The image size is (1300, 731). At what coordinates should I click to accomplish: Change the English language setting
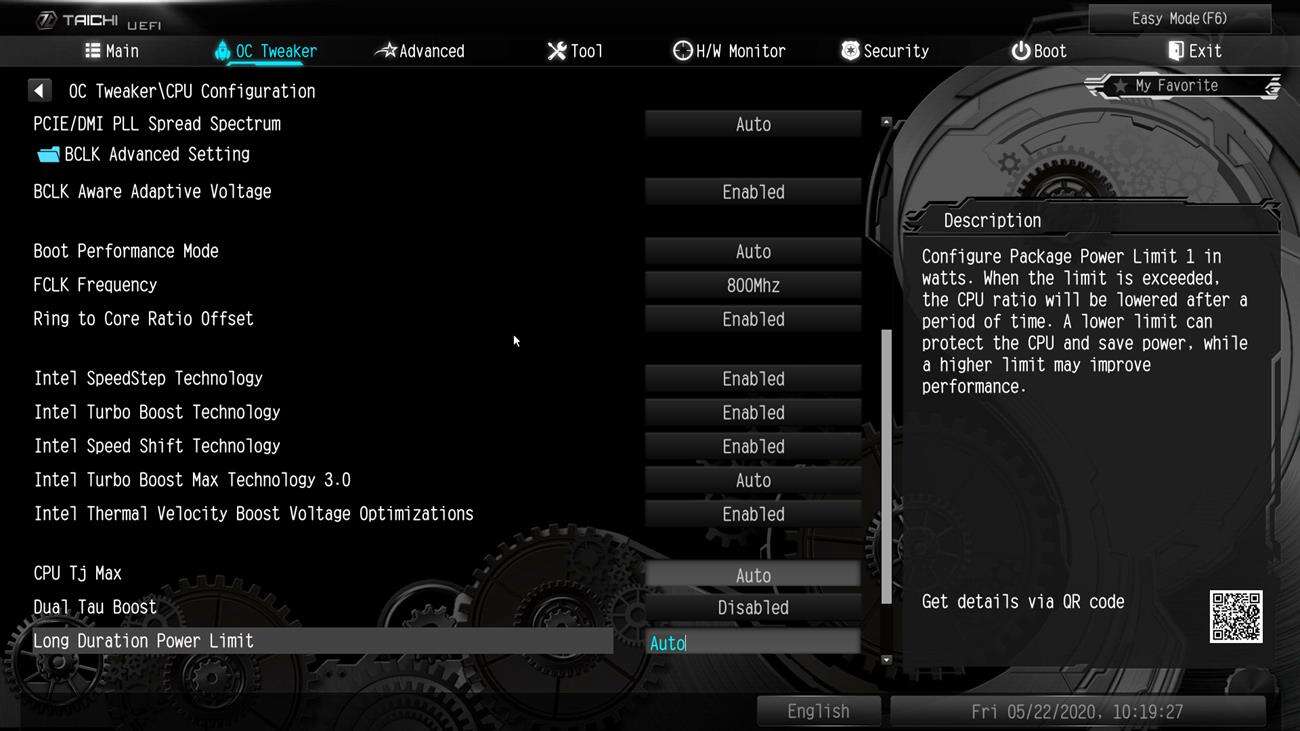click(818, 711)
